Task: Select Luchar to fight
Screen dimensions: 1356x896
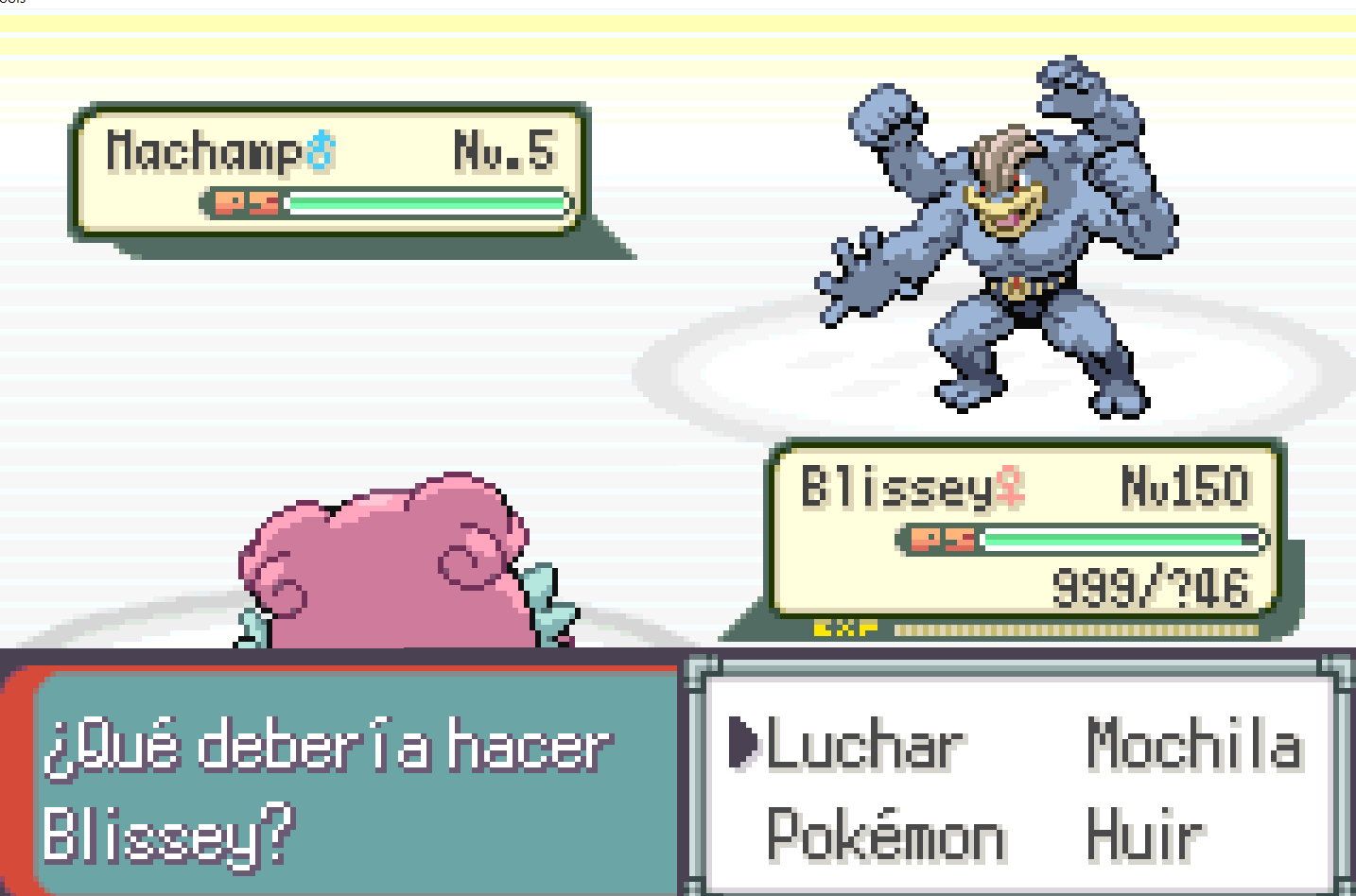Action: pos(865,746)
